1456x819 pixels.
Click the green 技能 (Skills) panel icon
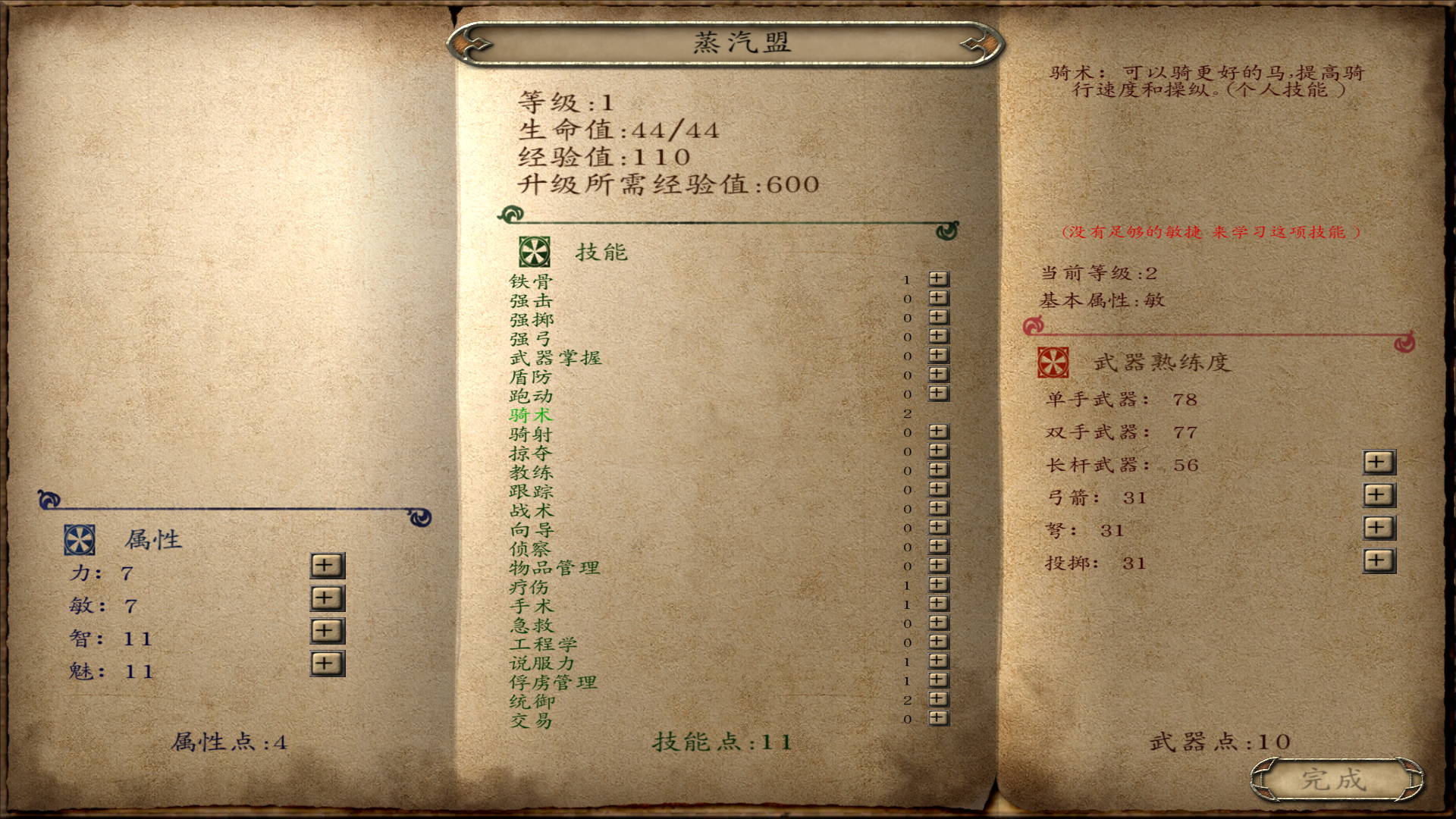(x=533, y=250)
